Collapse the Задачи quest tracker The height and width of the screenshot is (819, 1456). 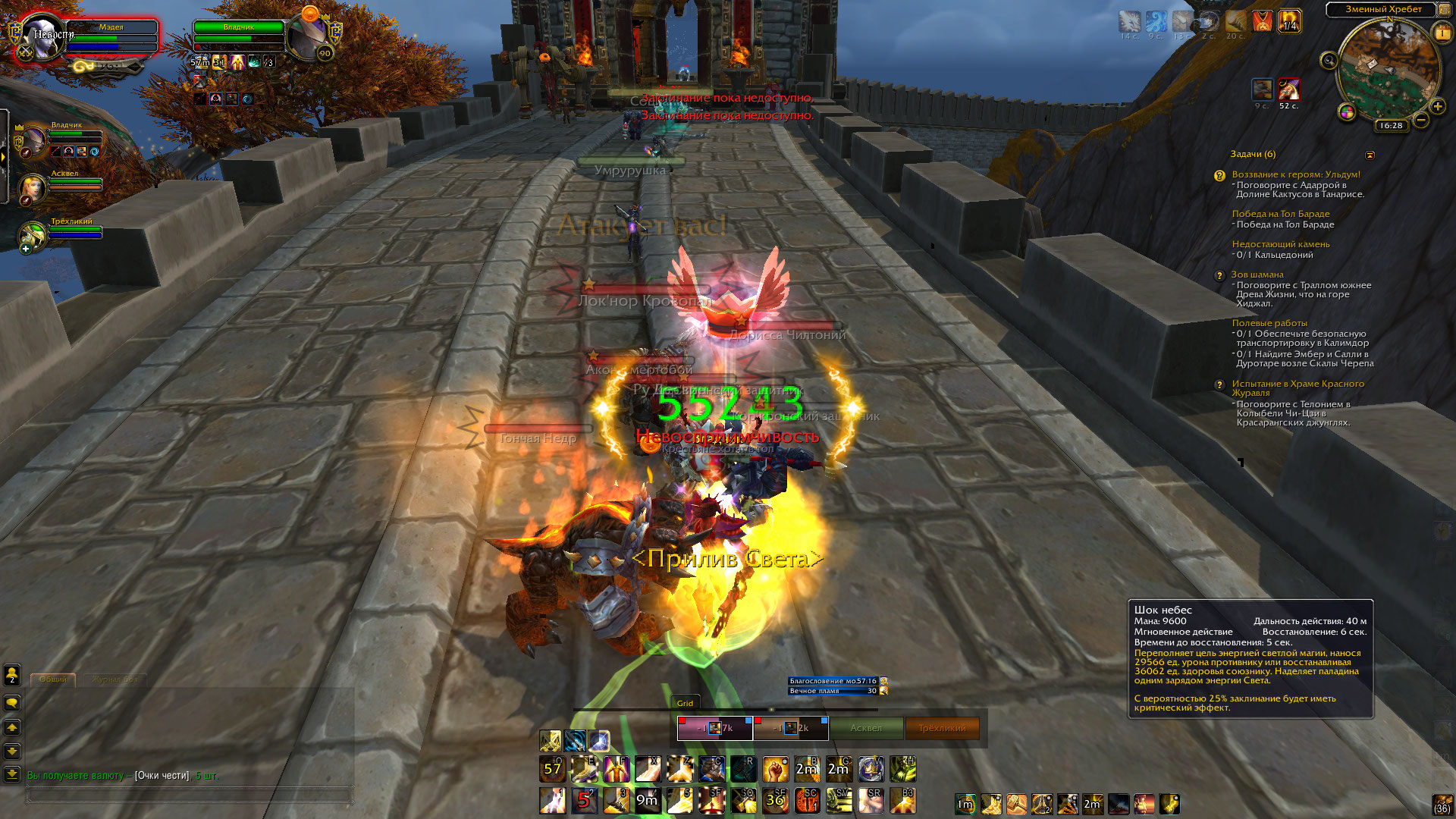pos(1370,155)
